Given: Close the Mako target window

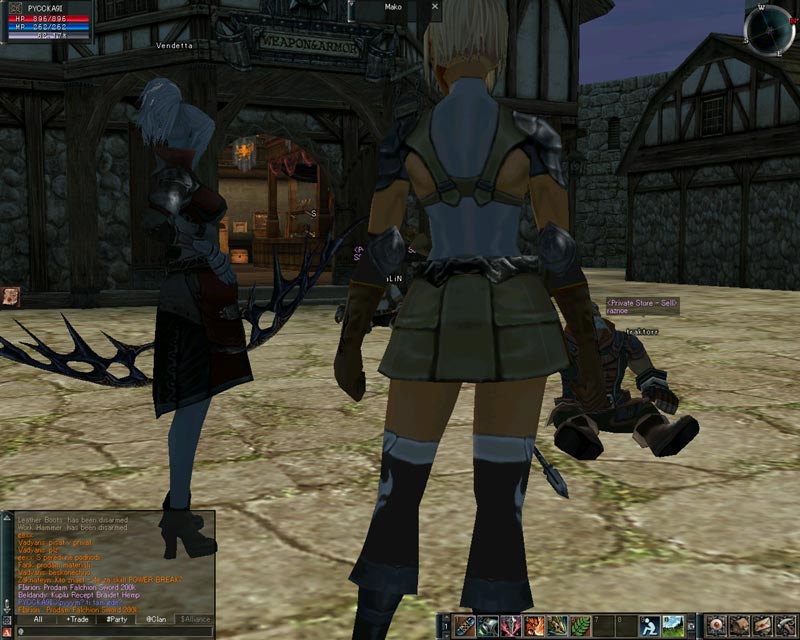Looking at the screenshot, I should click(x=434, y=6).
